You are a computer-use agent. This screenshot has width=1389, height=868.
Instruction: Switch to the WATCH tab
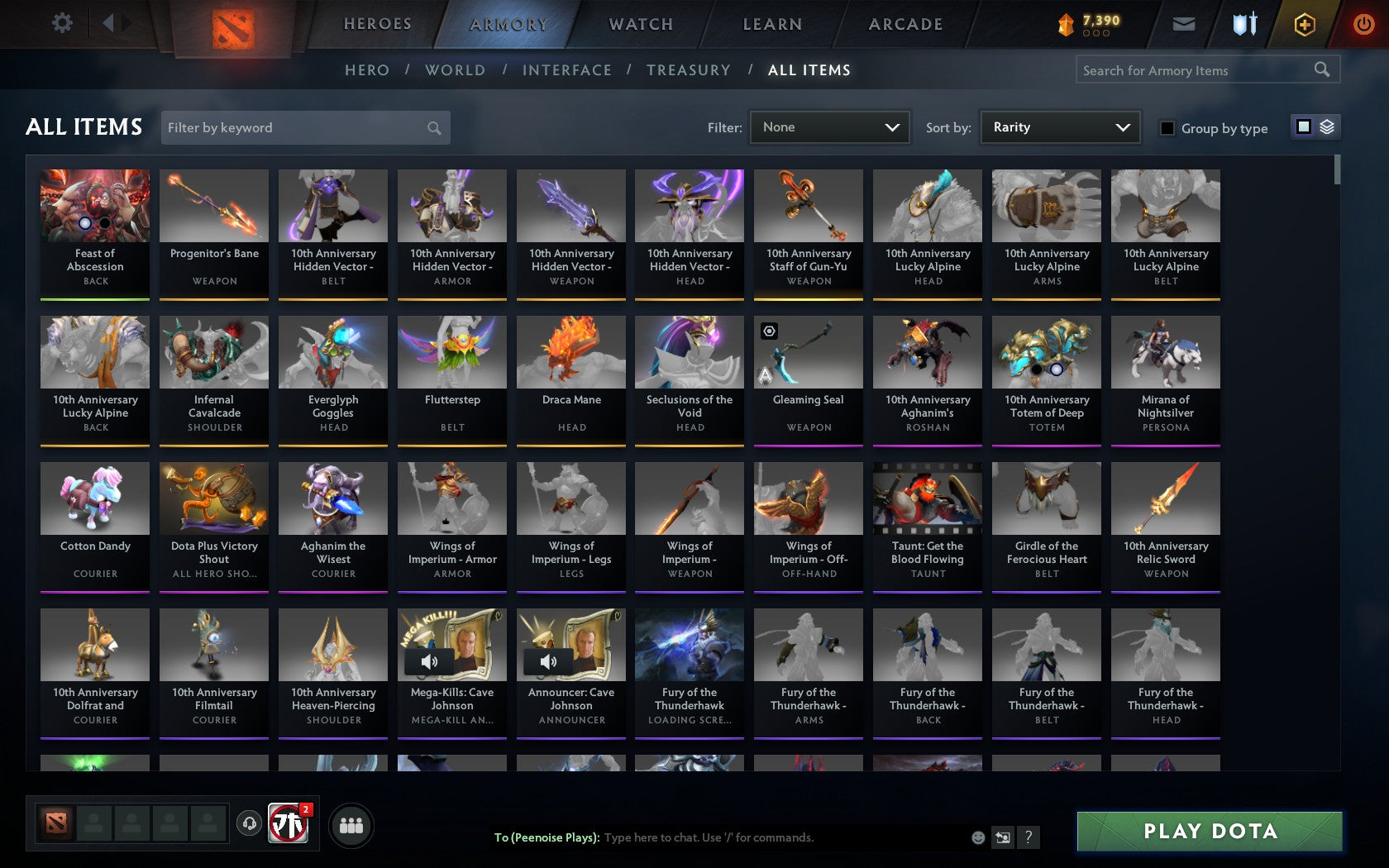tap(640, 24)
